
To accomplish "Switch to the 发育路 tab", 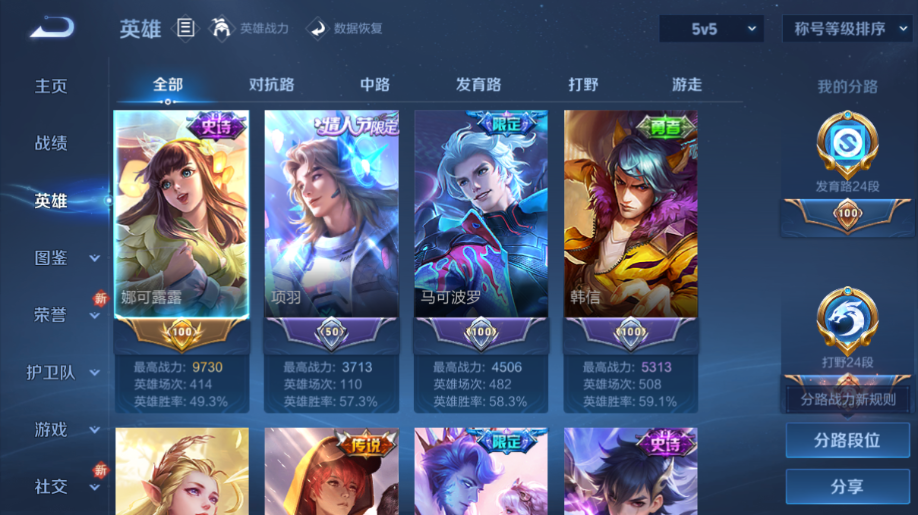I will pyautogui.click(x=478, y=85).
